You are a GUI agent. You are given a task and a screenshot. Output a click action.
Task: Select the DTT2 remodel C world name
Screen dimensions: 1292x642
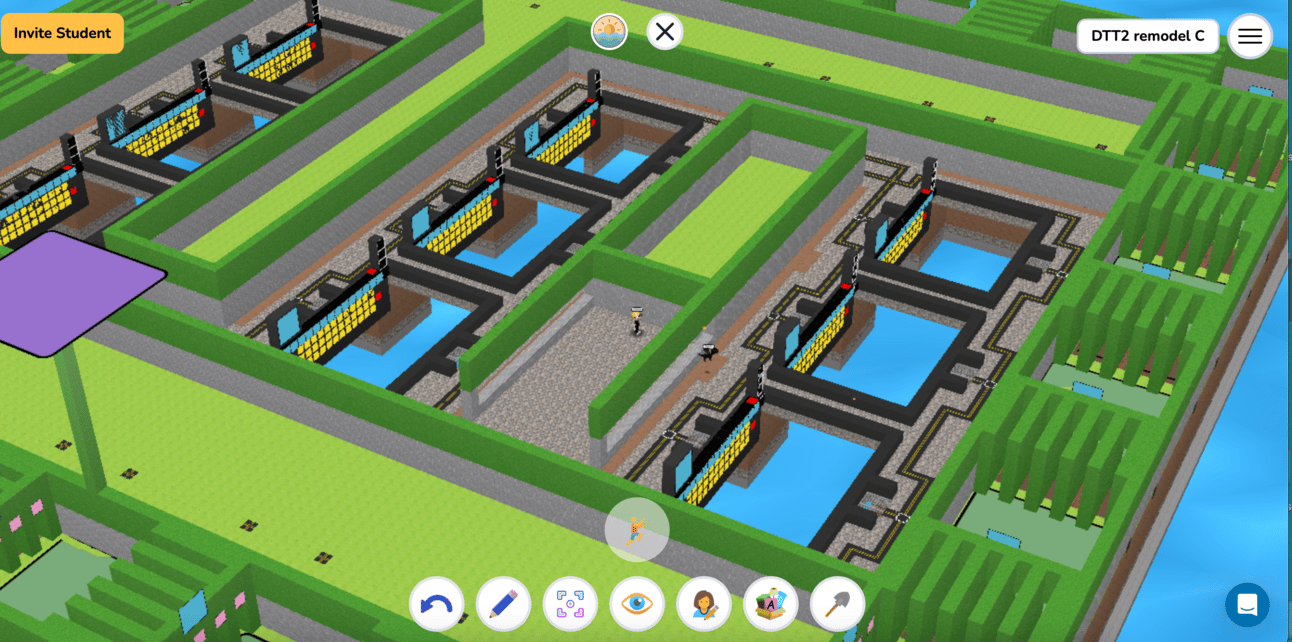[x=1147, y=36]
